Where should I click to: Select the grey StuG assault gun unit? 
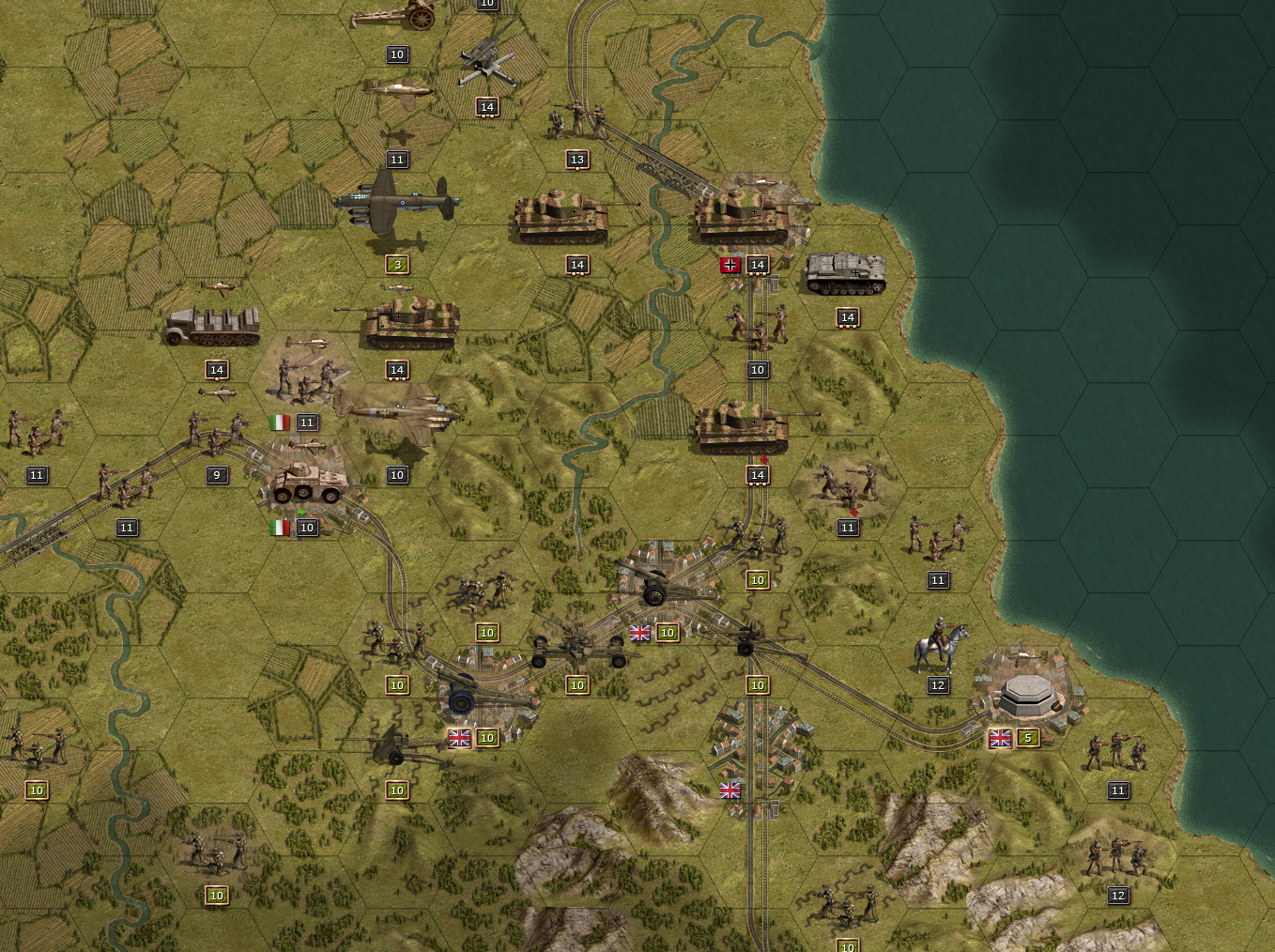(846, 274)
